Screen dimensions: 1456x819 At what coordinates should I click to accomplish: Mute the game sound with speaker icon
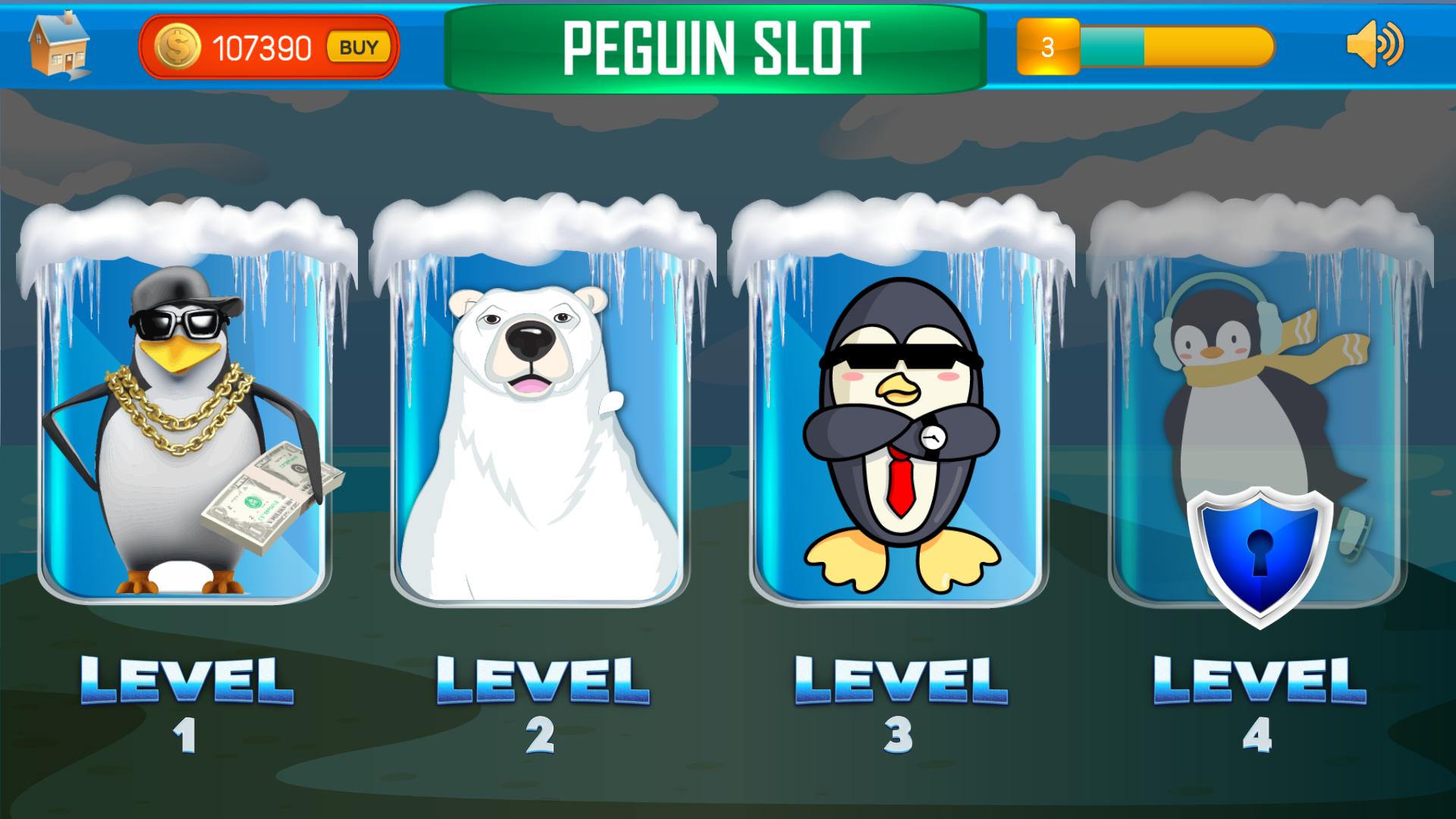point(1382,47)
